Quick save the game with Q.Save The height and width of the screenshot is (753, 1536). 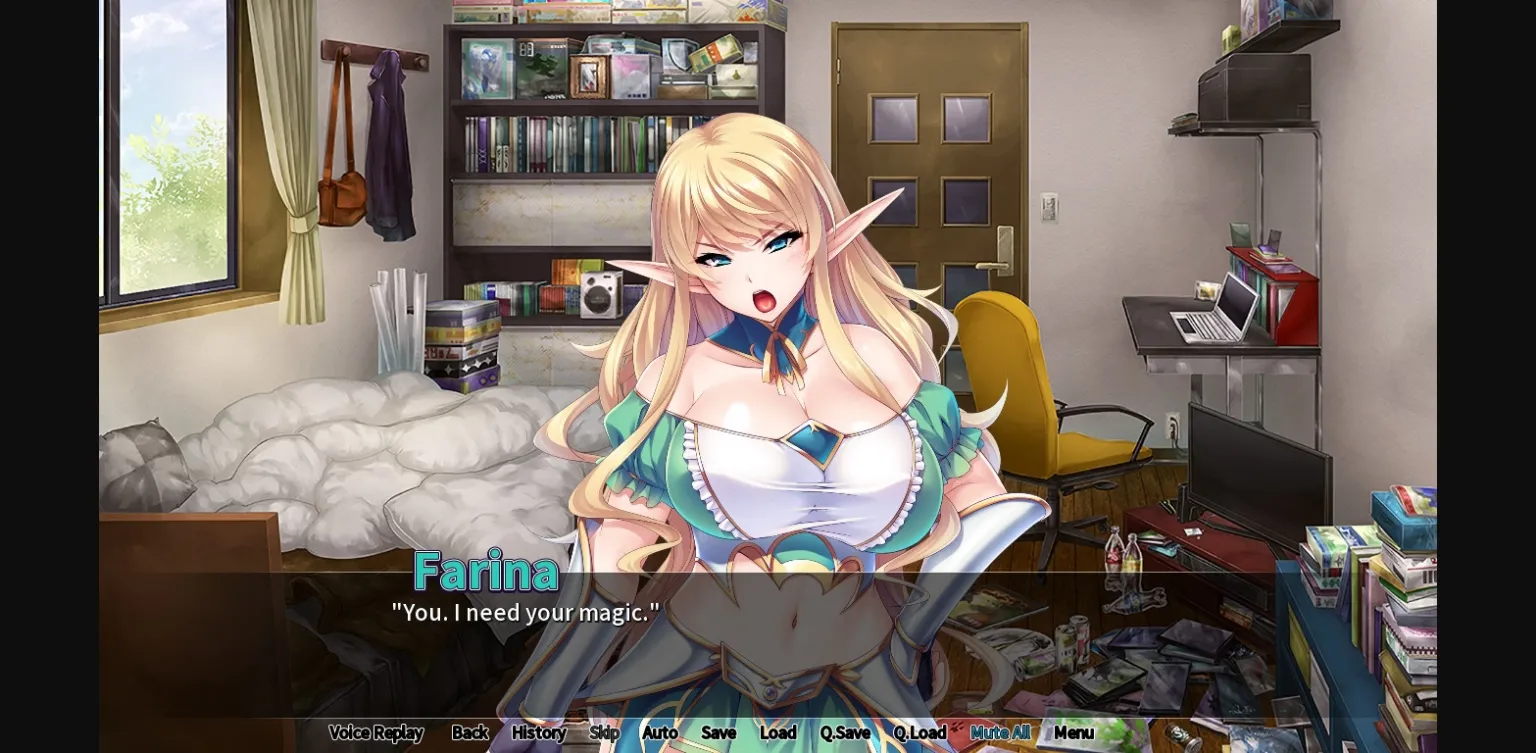845,733
